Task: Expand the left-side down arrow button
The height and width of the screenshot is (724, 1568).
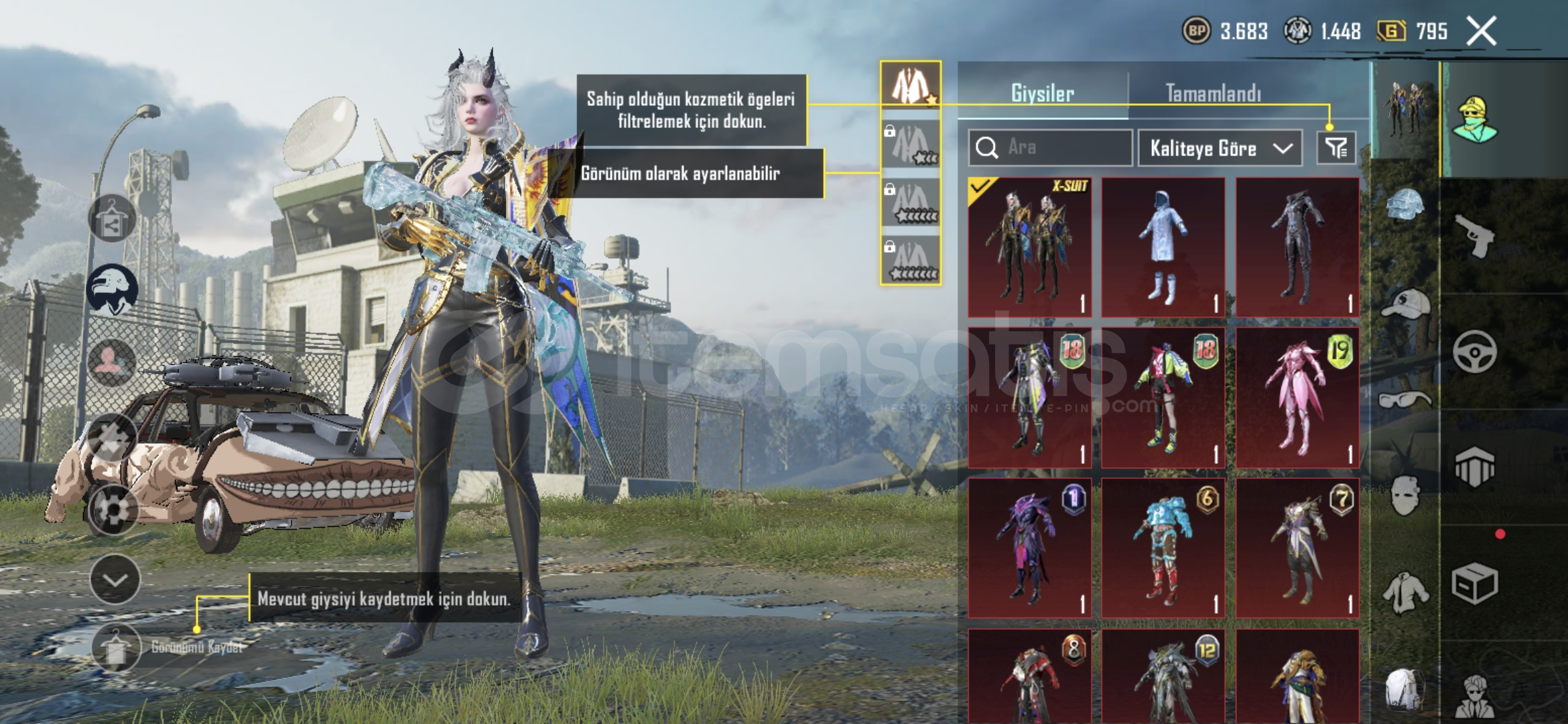Action: 115,580
